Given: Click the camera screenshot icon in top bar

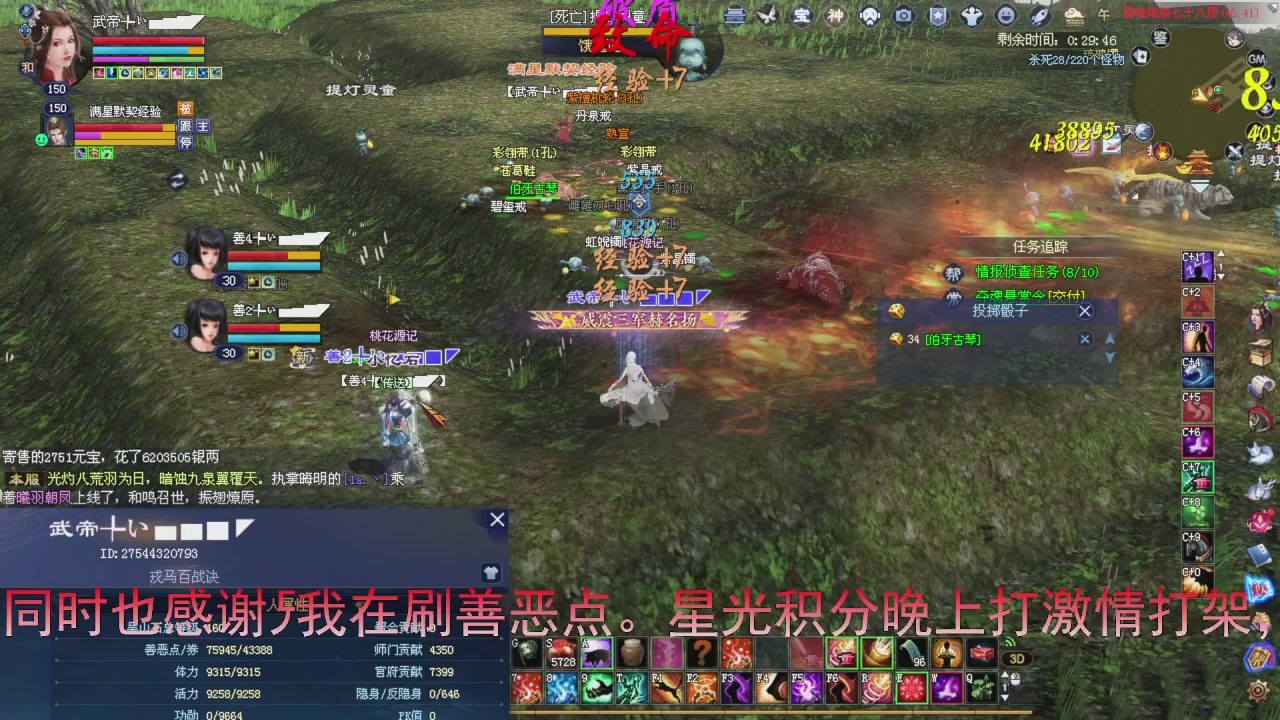Looking at the screenshot, I should (904, 14).
